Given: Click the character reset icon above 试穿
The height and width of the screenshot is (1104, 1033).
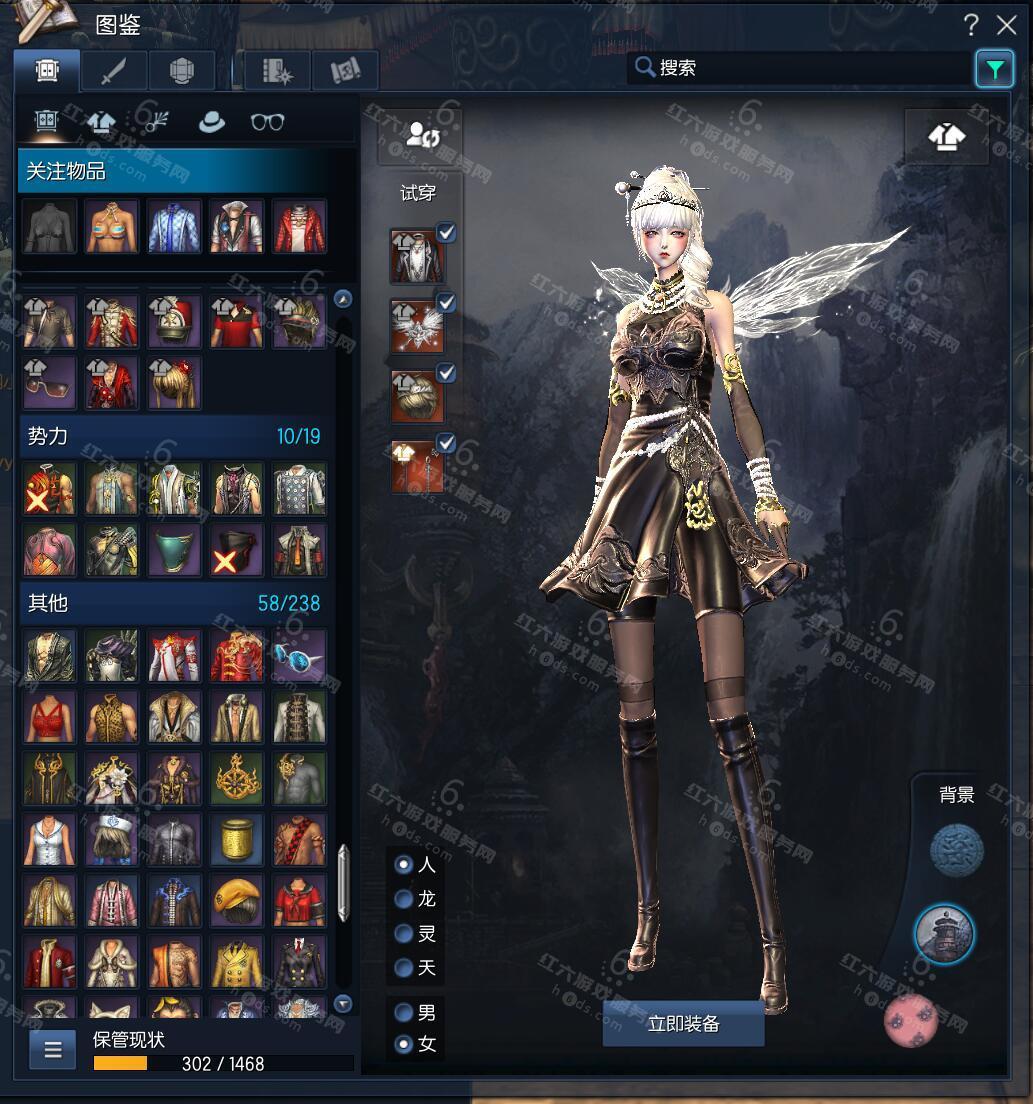Looking at the screenshot, I should 419,136.
